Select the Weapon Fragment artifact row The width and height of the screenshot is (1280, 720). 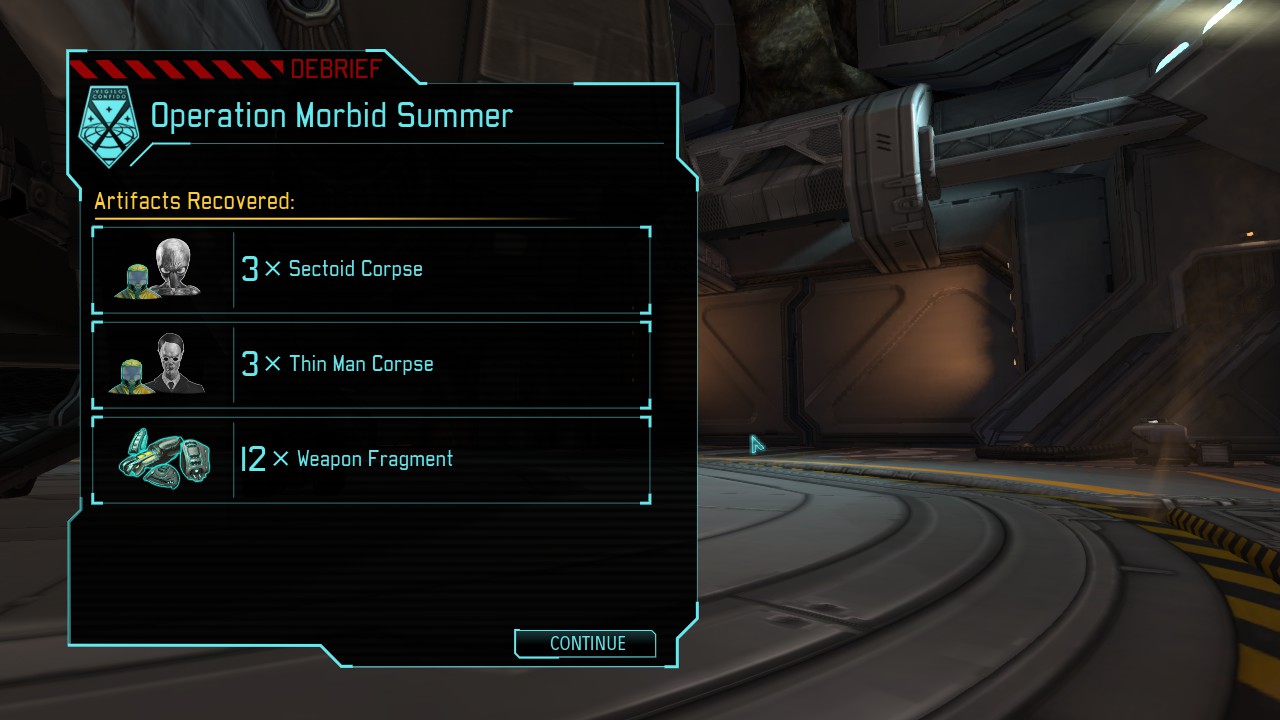(x=371, y=459)
